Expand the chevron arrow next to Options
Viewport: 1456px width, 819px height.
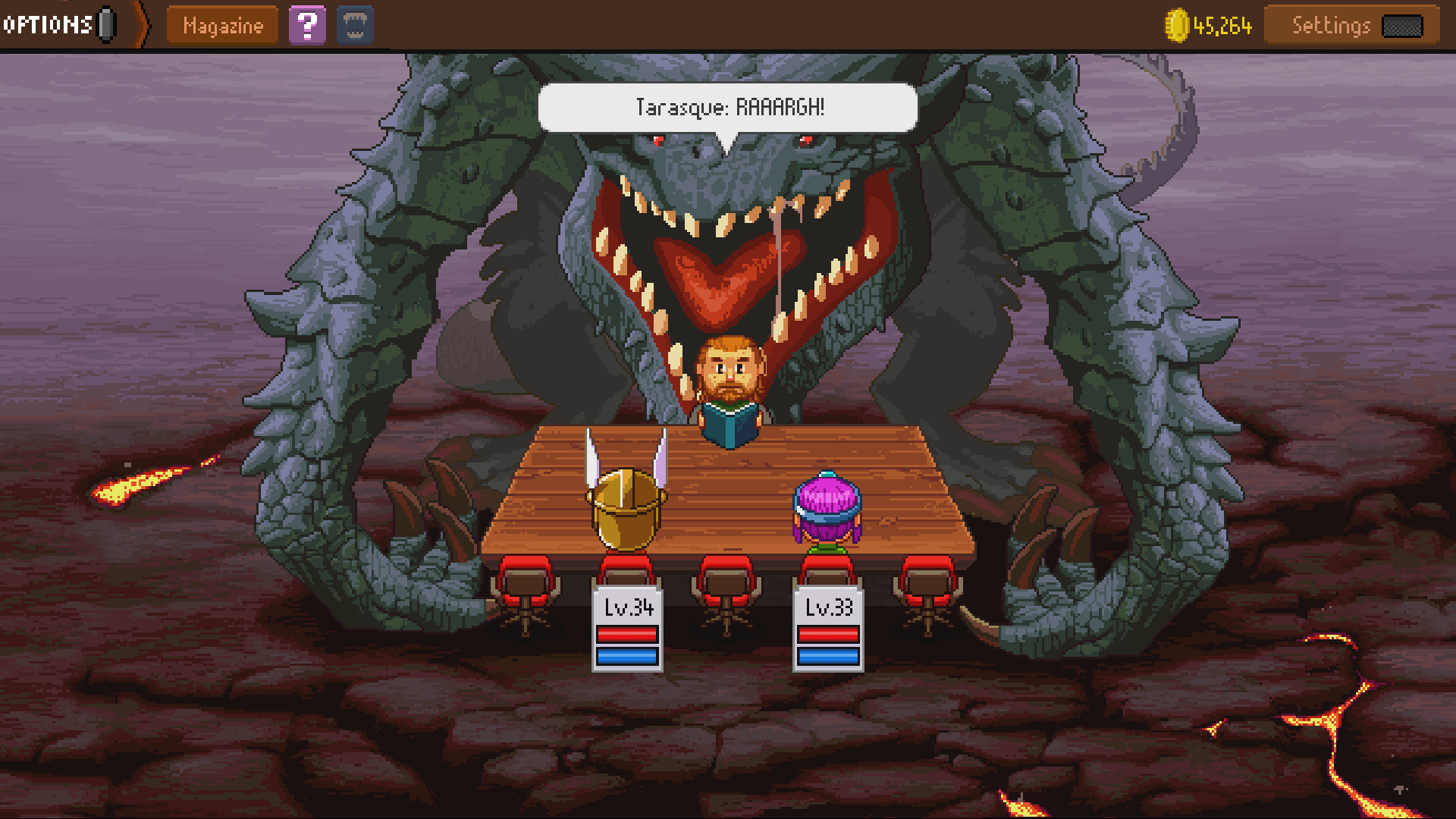(x=140, y=24)
